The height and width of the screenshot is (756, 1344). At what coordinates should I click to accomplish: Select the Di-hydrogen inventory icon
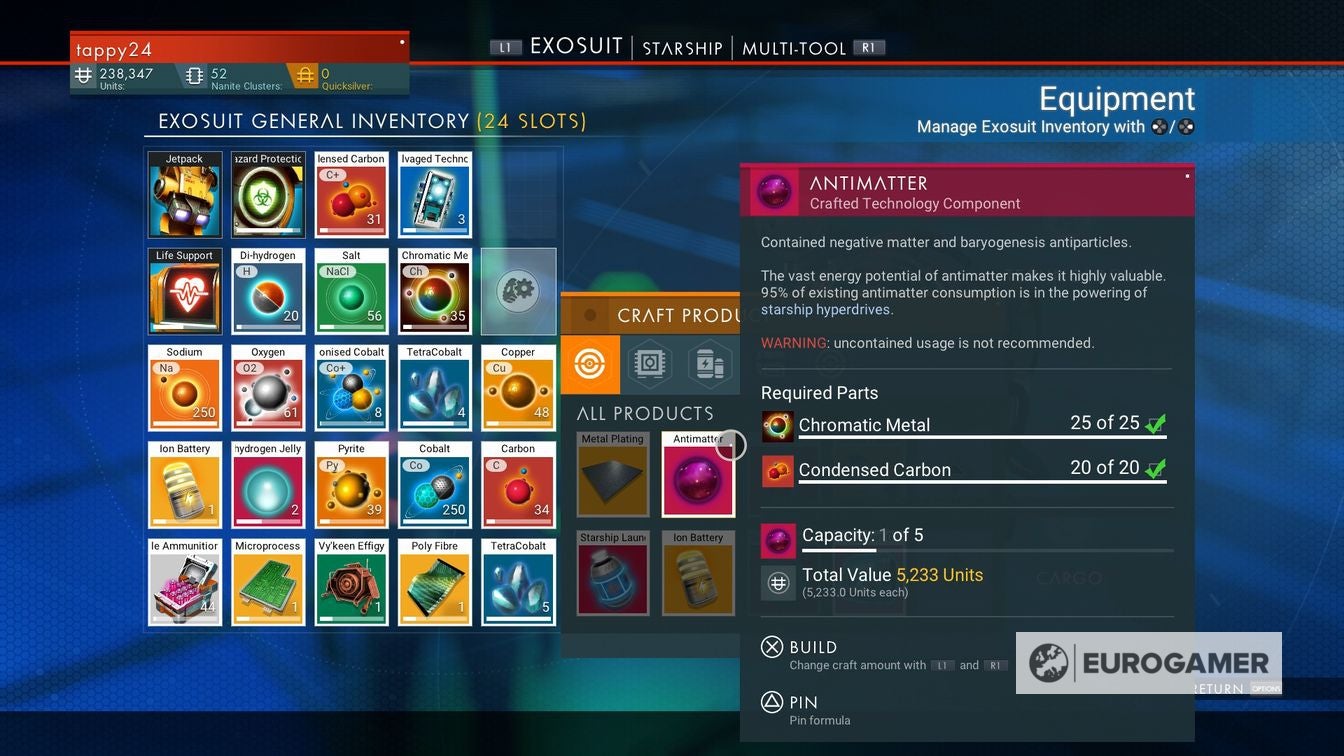(x=268, y=291)
